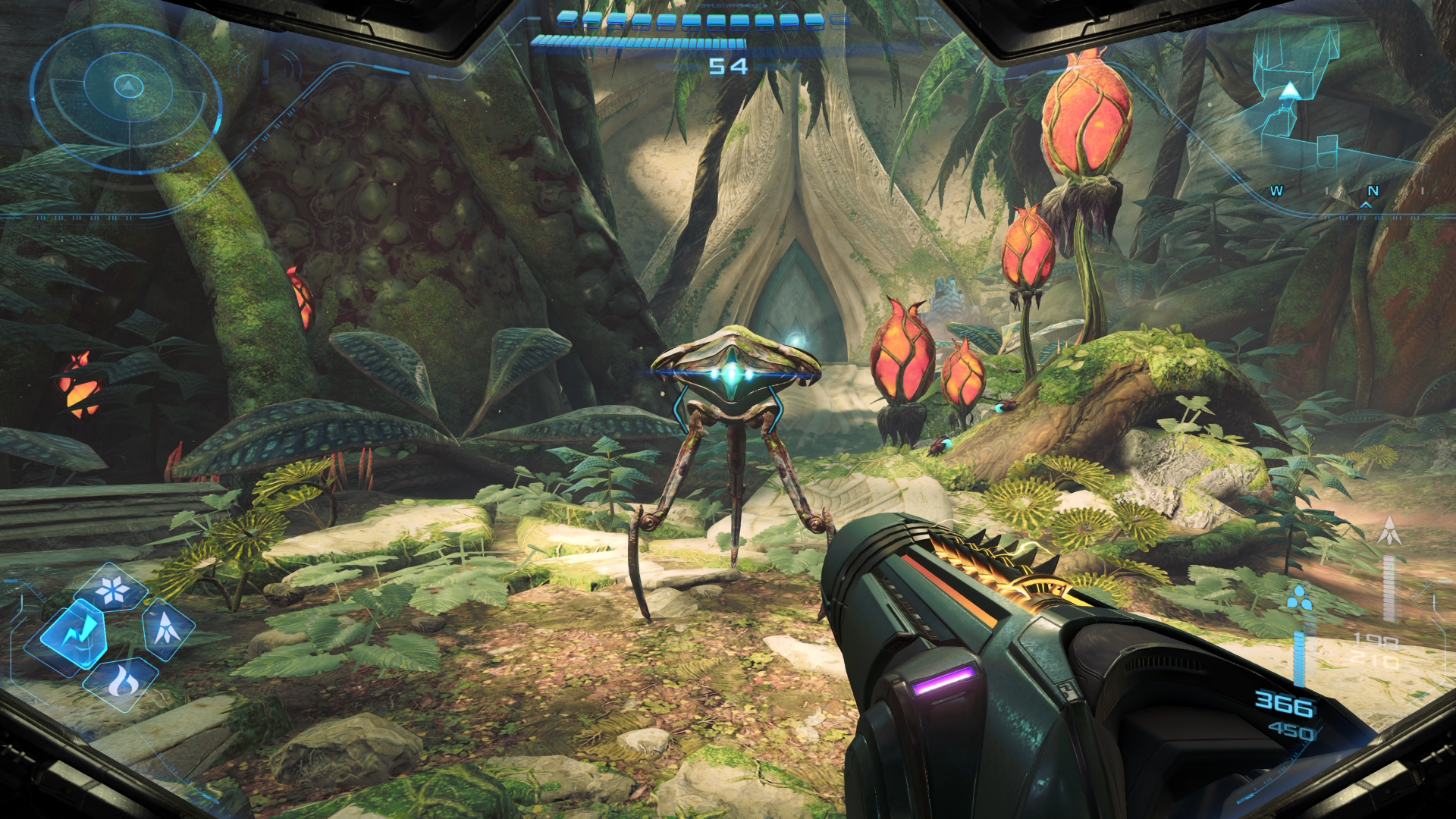1456x819 pixels.
Task: Activate the fire flame shot
Action: [x=121, y=682]
